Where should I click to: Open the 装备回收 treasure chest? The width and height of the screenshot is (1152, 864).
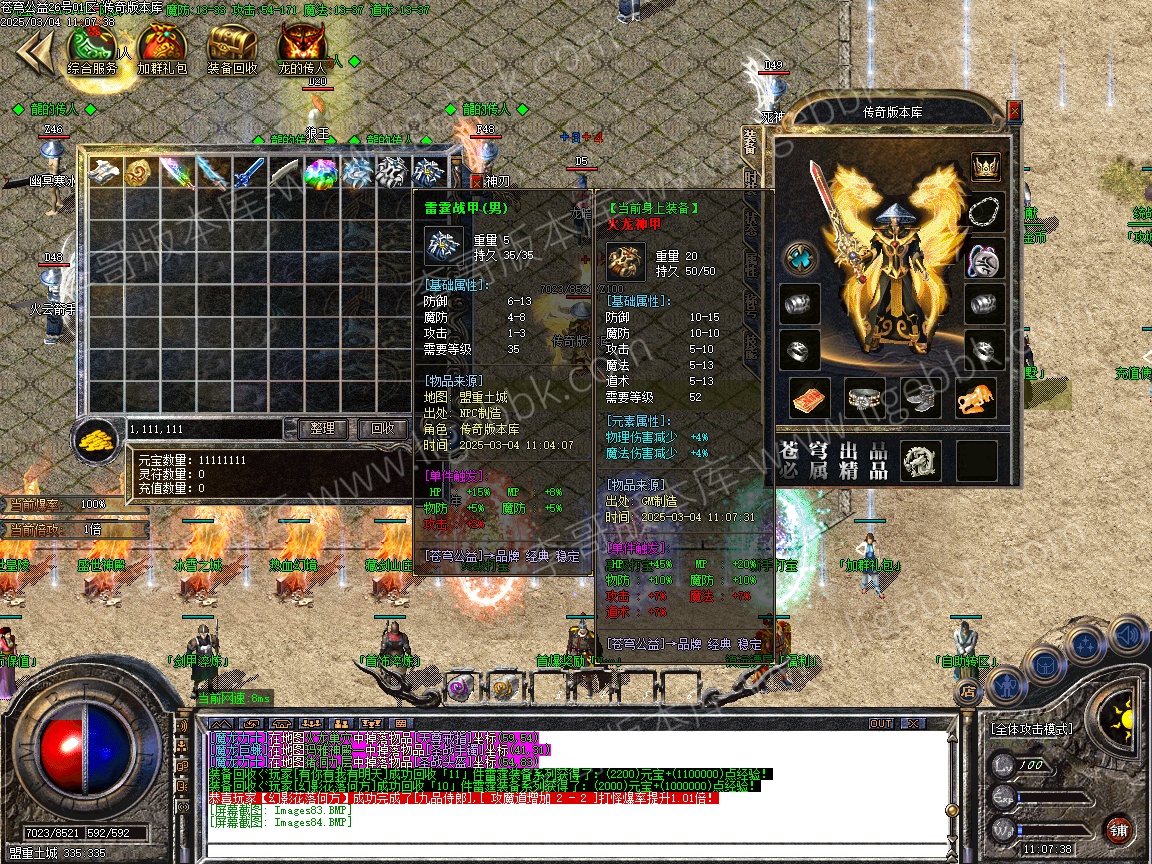click(x=232, y=48)
